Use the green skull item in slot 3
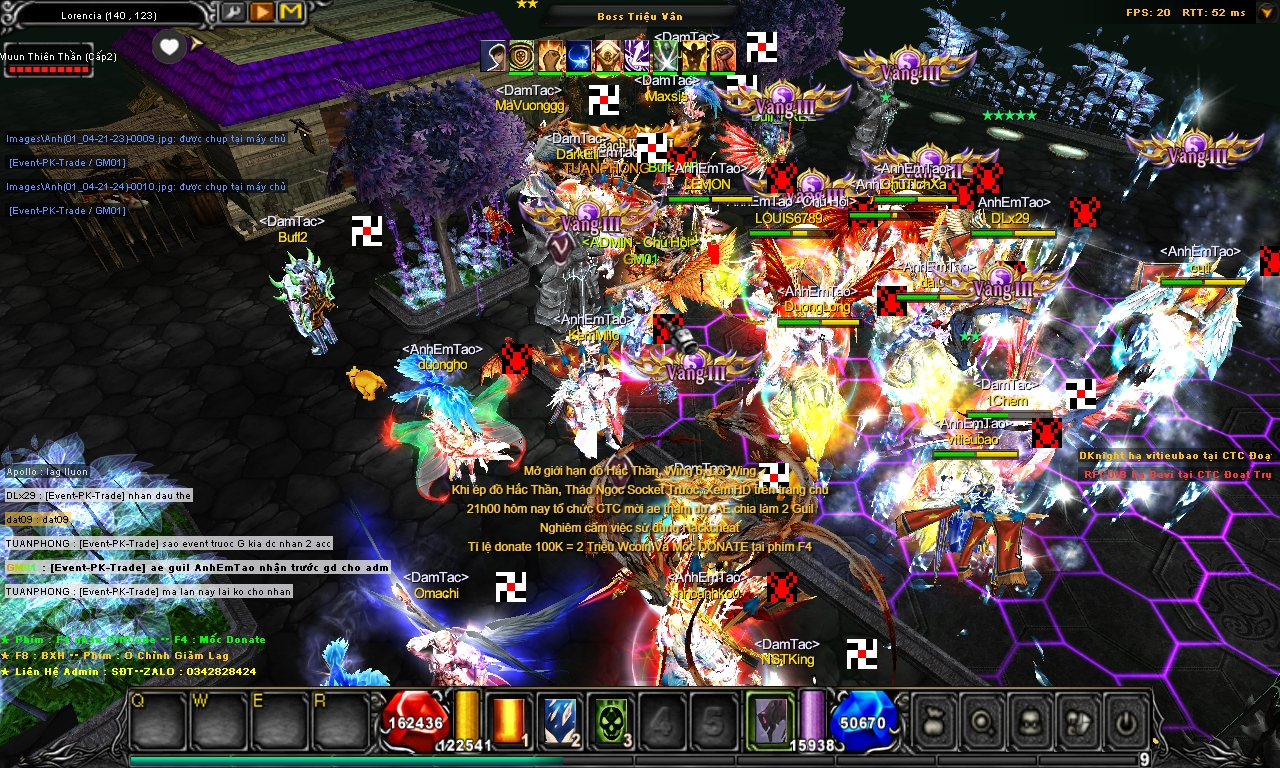 click(610, 720)
